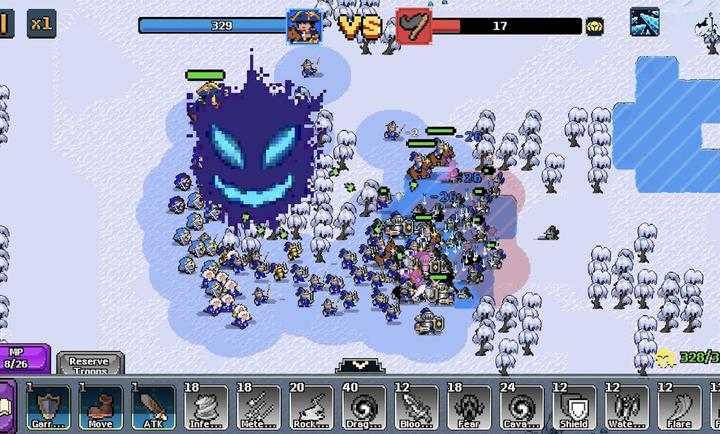The height and width of the screenshot is (434, 720).
Task: Cast the Meteor spell
Action: 257,407
